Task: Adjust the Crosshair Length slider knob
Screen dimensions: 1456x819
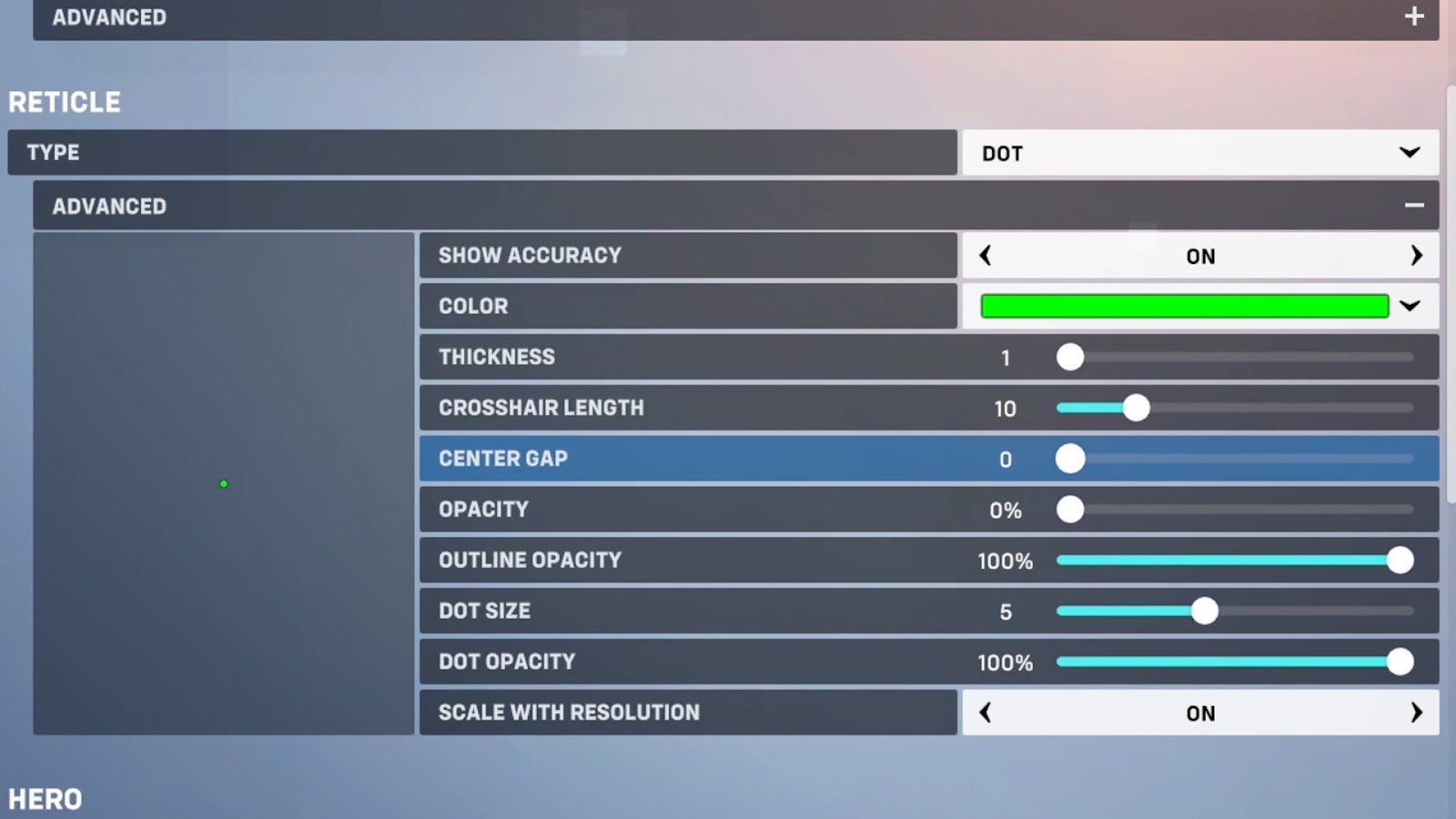Action: [1136, 408]
